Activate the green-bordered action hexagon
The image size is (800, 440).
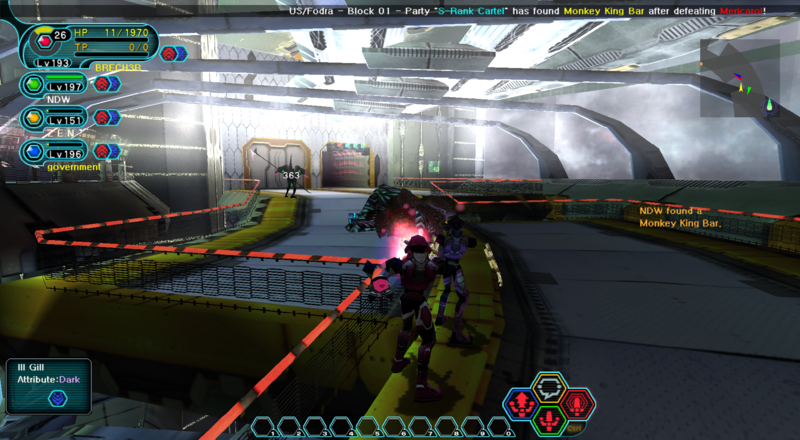(x=548, y=420)
